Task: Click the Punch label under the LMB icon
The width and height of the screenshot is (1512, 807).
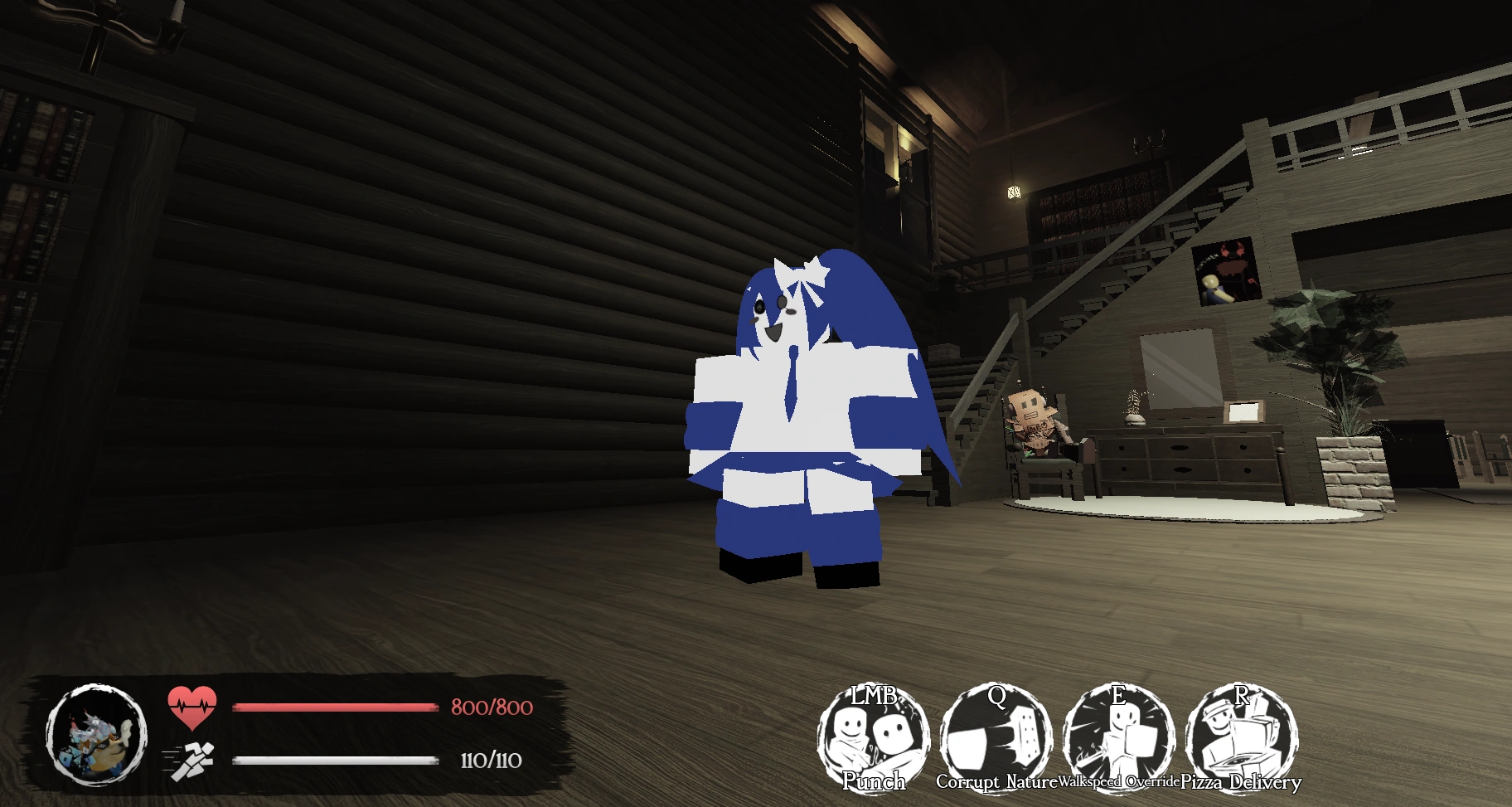Action: click(875, 780)
